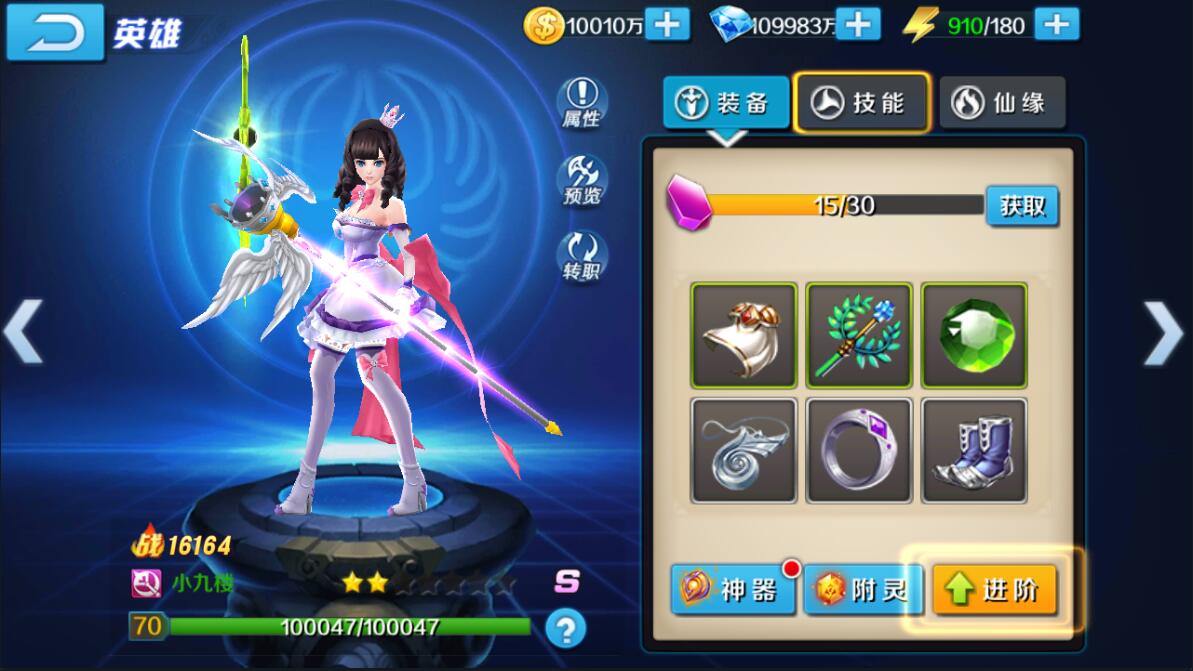Open the 属性 attributes panel
Image resolution: width=1193 pixels, height=671 pixels.
point(581,103)
